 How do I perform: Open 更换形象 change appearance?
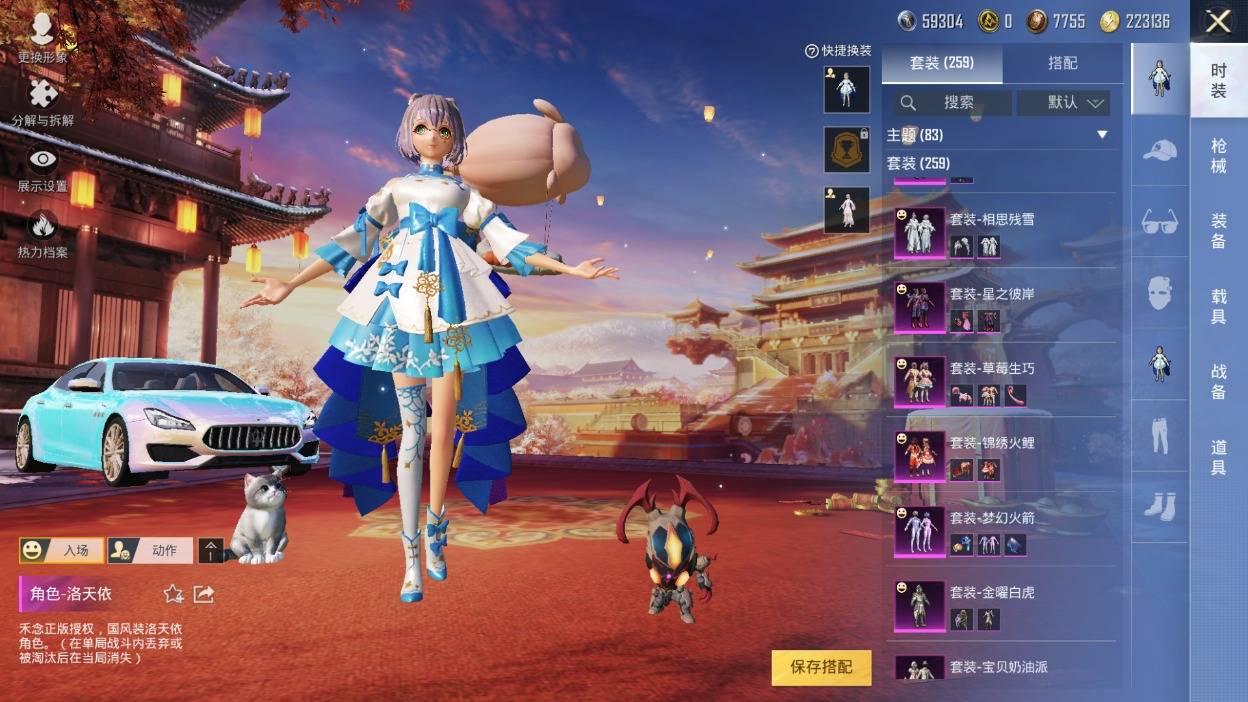pyautogui.click(x=42, y=38)
